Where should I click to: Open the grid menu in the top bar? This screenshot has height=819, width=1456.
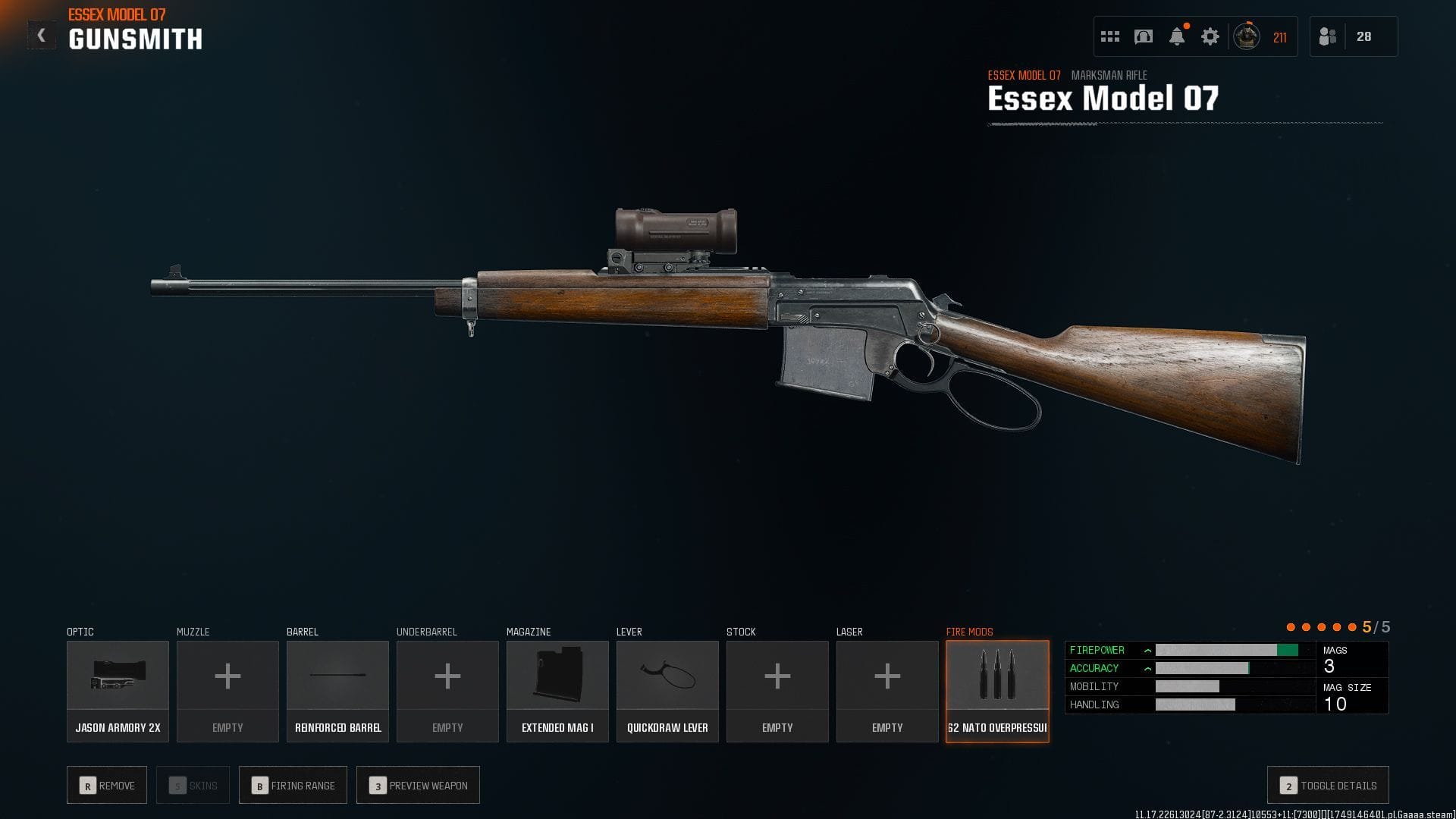[x=1109, y=35]
